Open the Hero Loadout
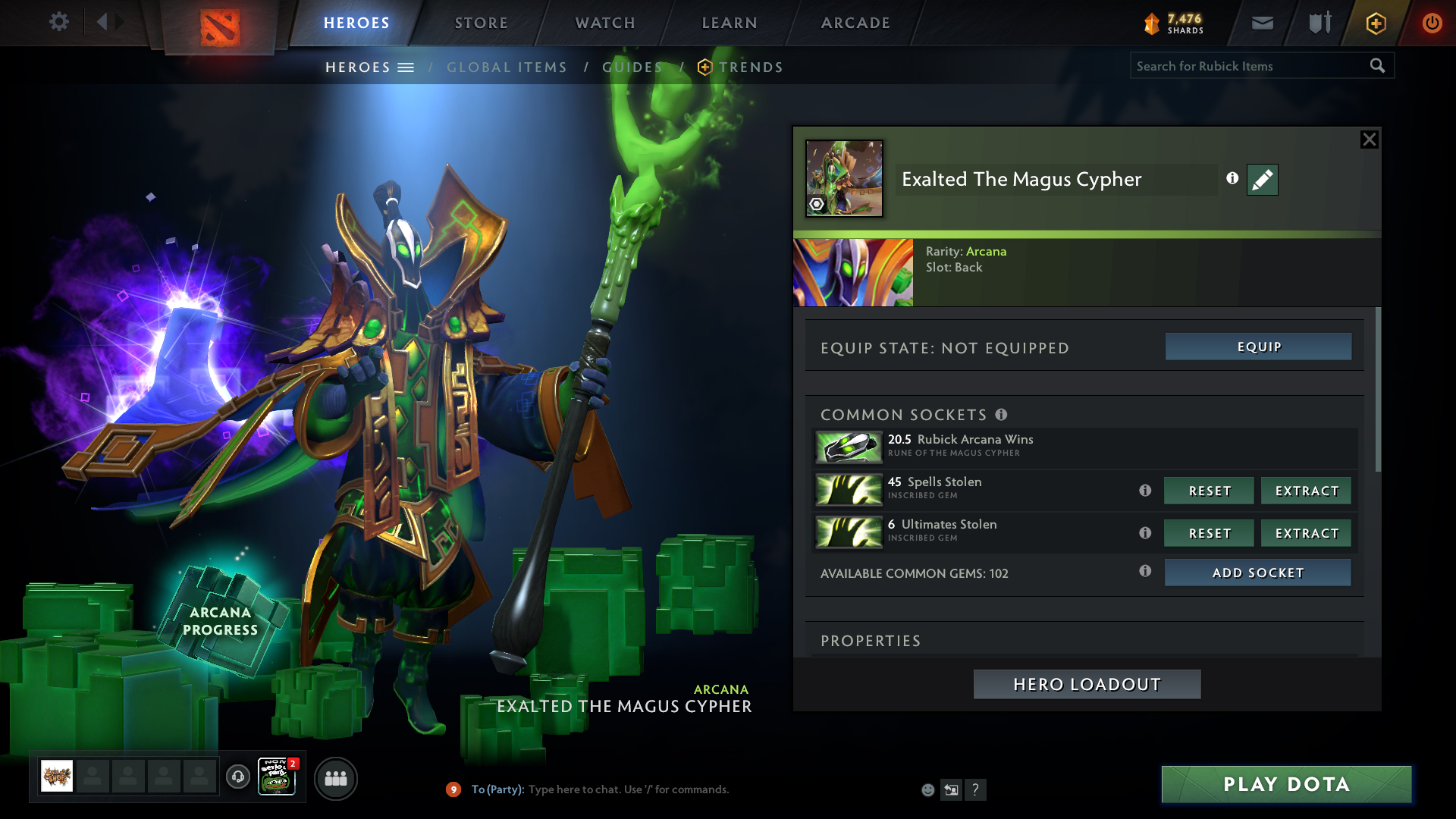Screen dimensions: 1456x819 coord(1087,684)
